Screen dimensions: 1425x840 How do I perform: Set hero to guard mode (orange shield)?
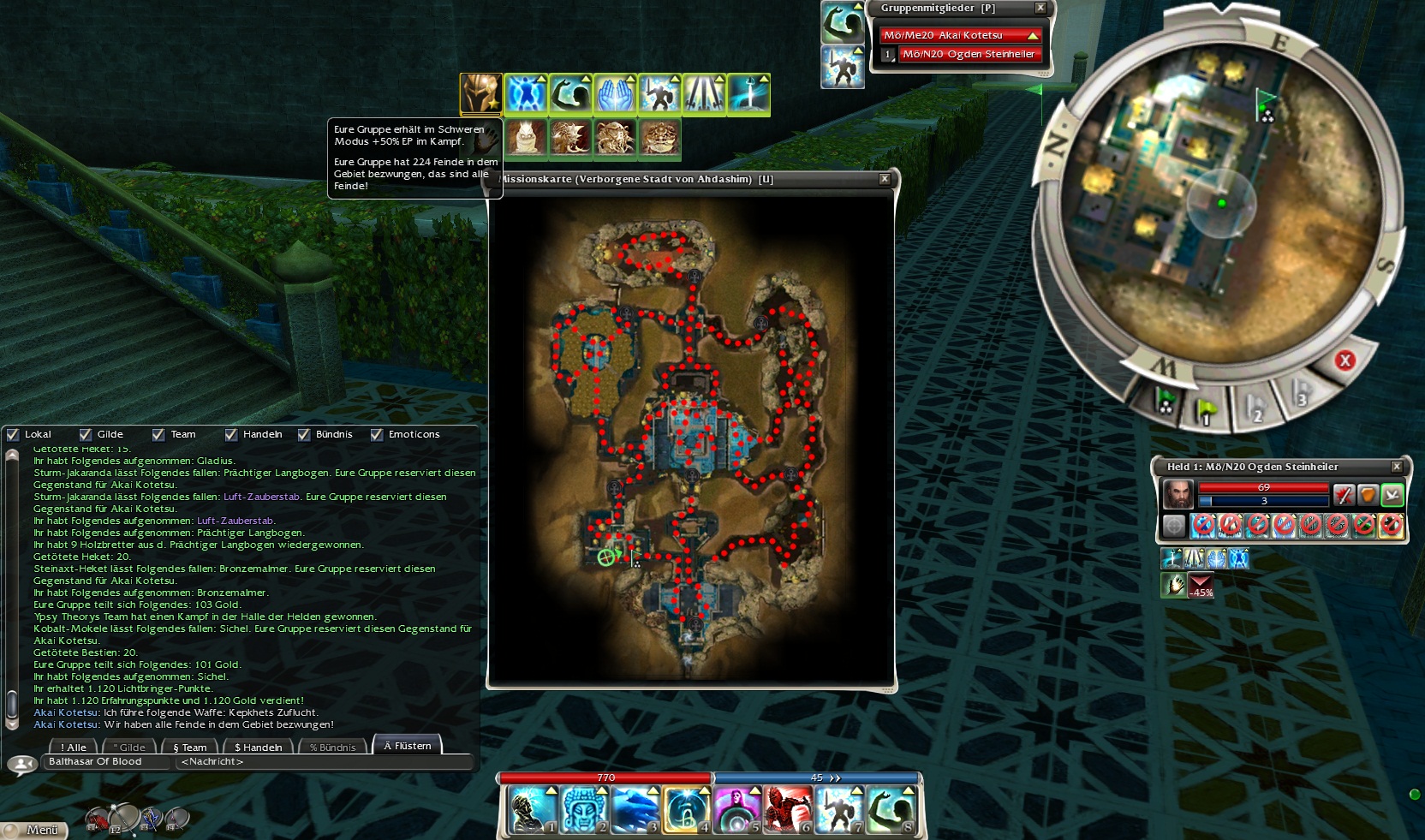(1368, 495)
